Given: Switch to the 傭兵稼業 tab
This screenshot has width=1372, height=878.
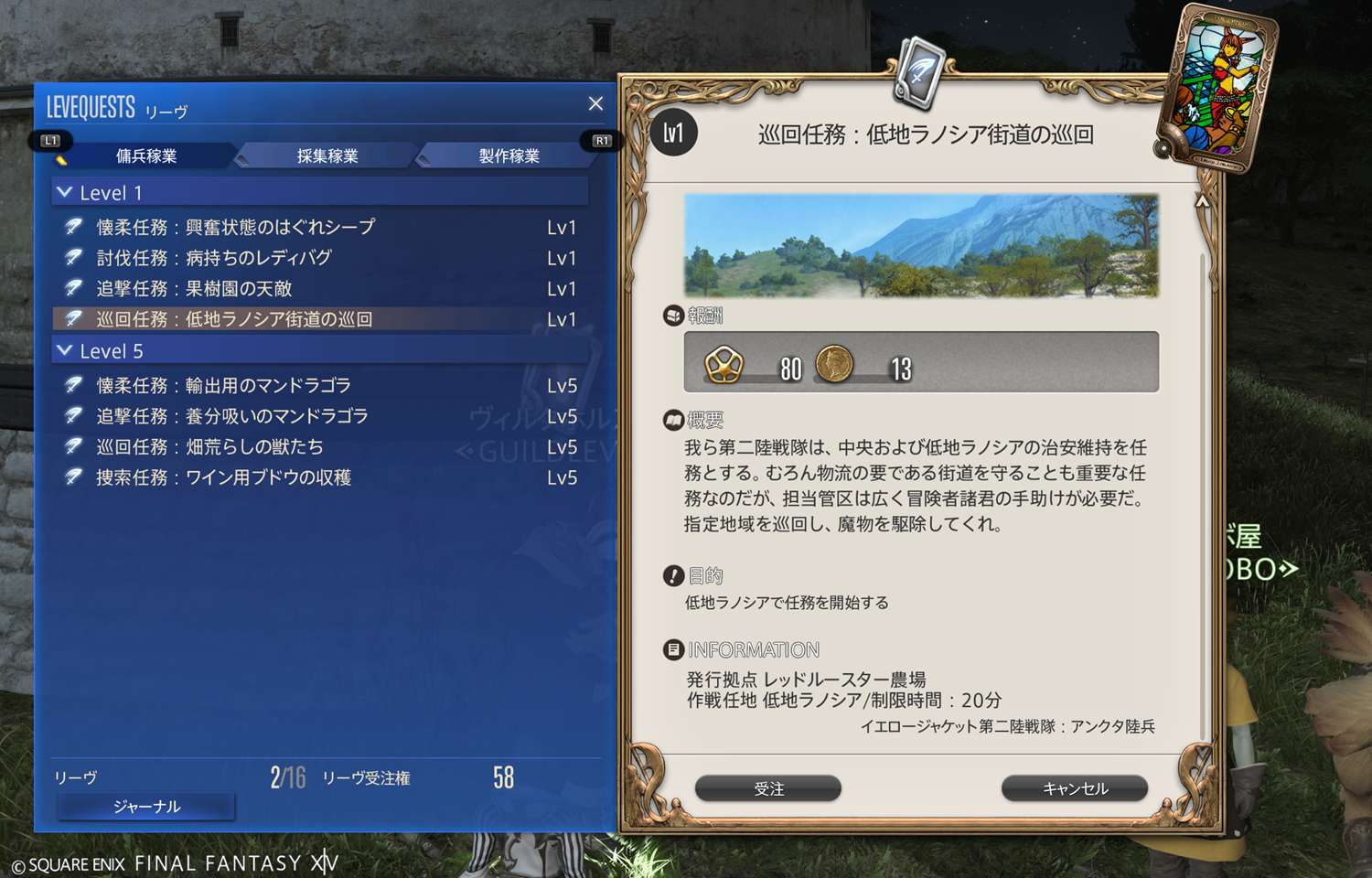Looking at the screenshot, I should pos(146,156).
